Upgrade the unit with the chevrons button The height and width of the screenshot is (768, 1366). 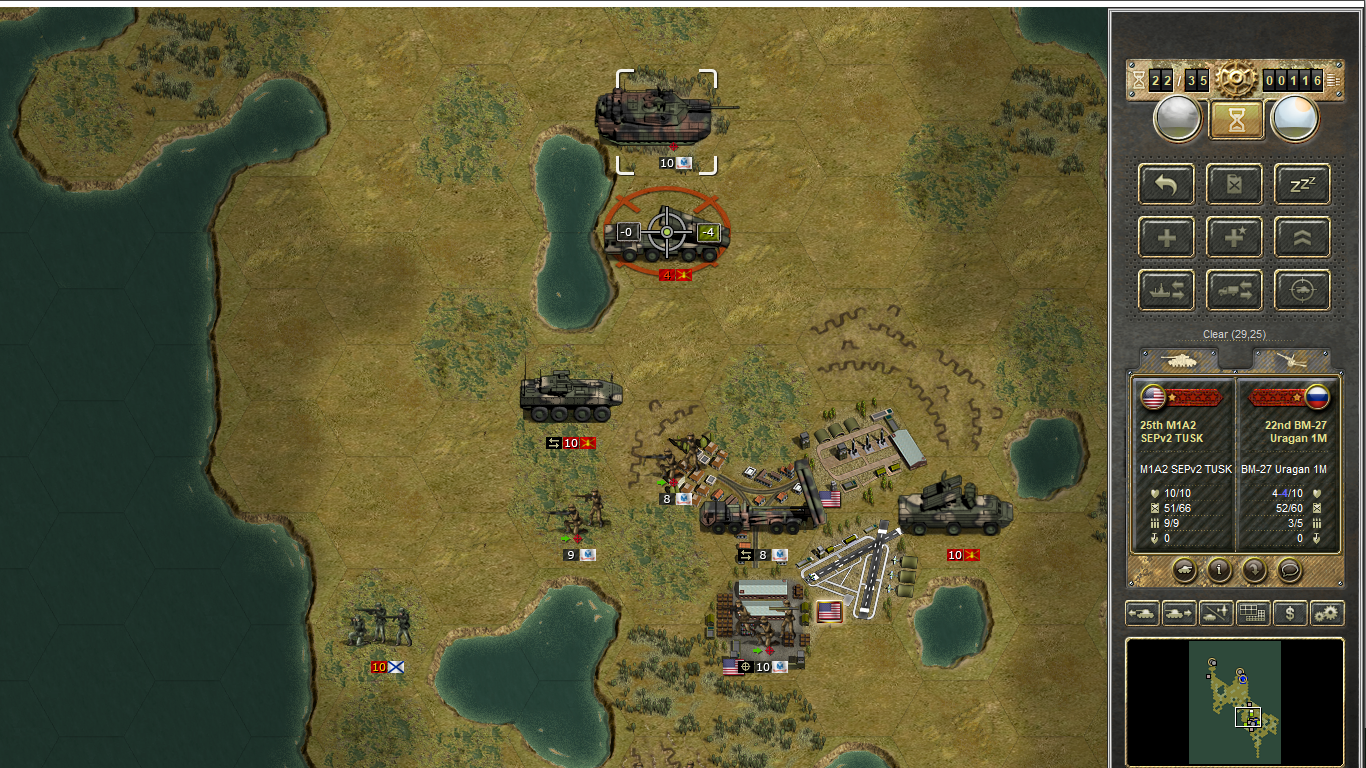1302,238
